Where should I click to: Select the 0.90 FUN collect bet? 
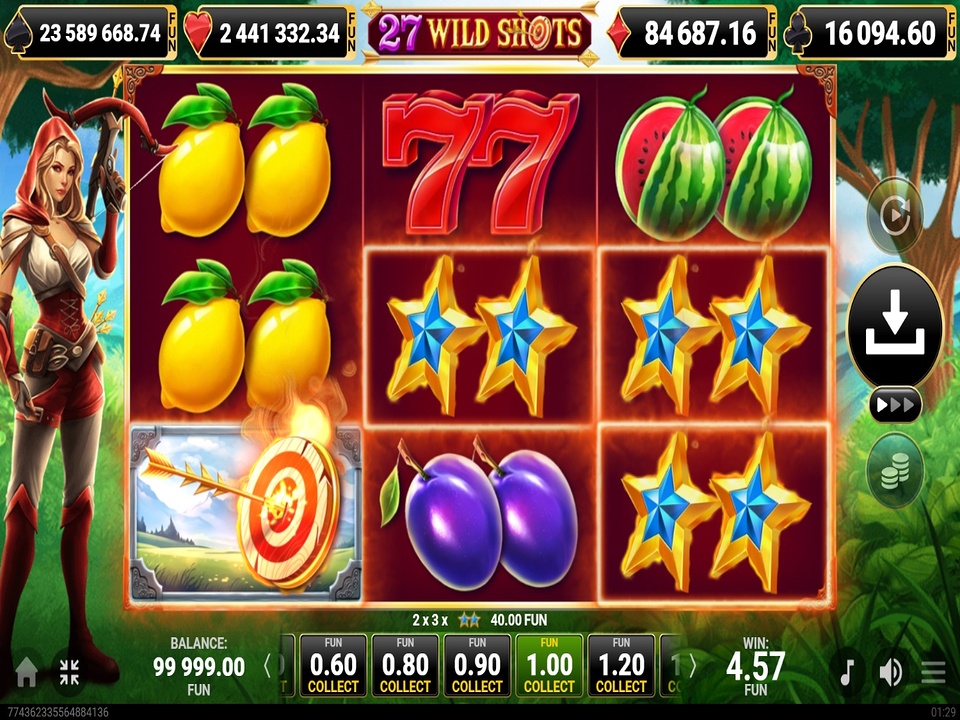[477, 666]
